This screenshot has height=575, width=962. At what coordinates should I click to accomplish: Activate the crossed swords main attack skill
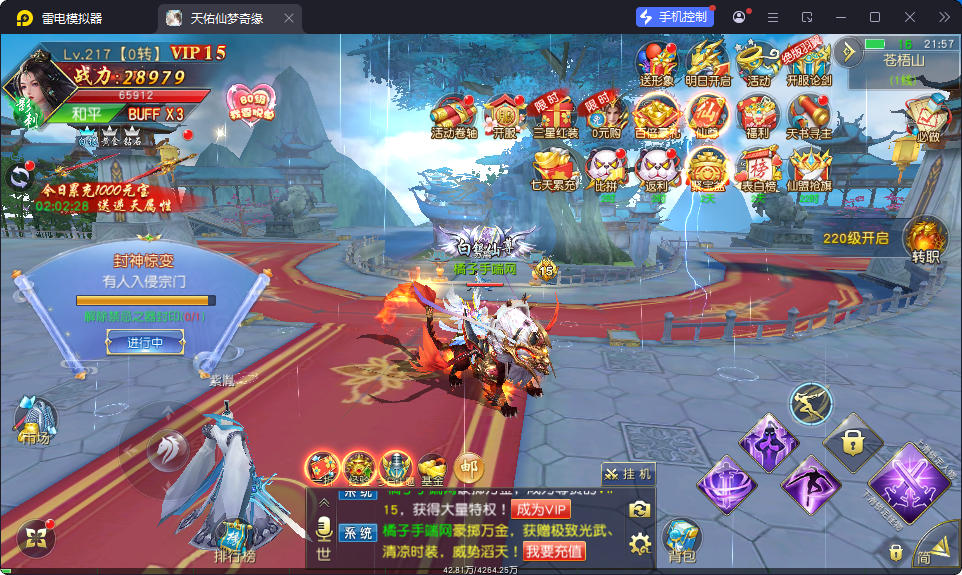(911, 480)
